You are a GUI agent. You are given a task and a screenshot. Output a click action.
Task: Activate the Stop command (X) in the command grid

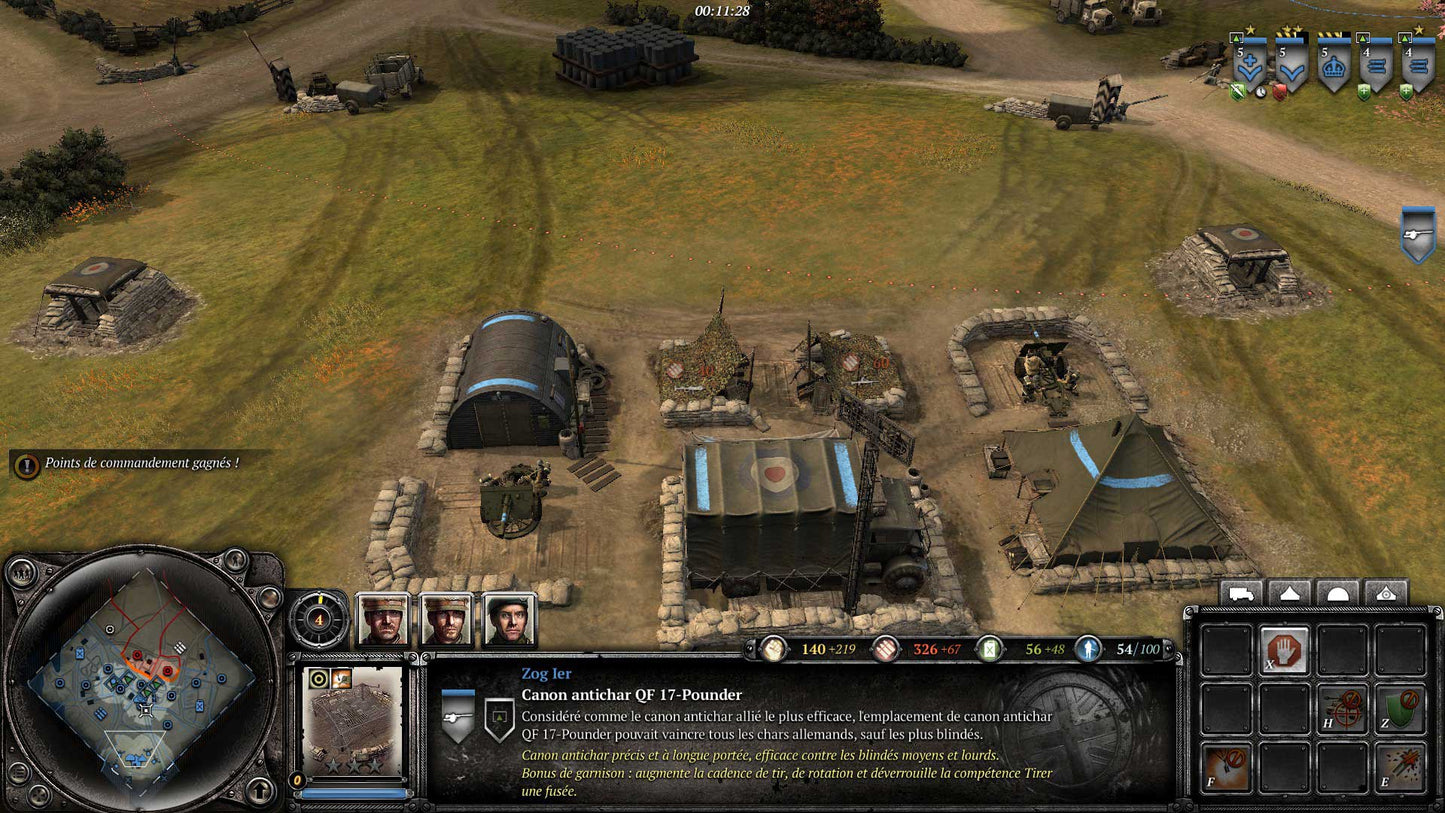[x=1285, y=649]
